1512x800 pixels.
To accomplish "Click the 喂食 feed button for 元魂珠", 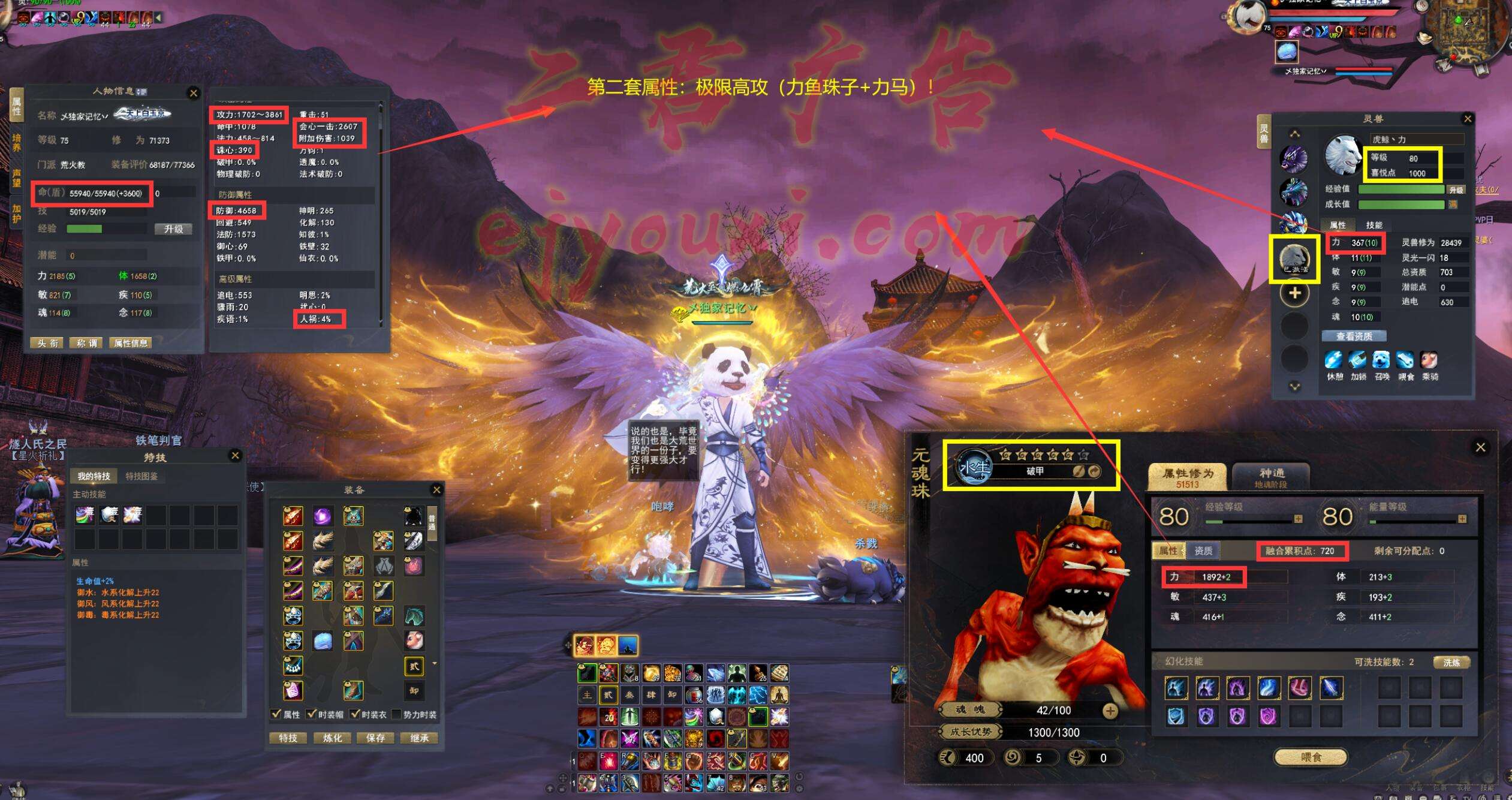I will [1311, 757].
